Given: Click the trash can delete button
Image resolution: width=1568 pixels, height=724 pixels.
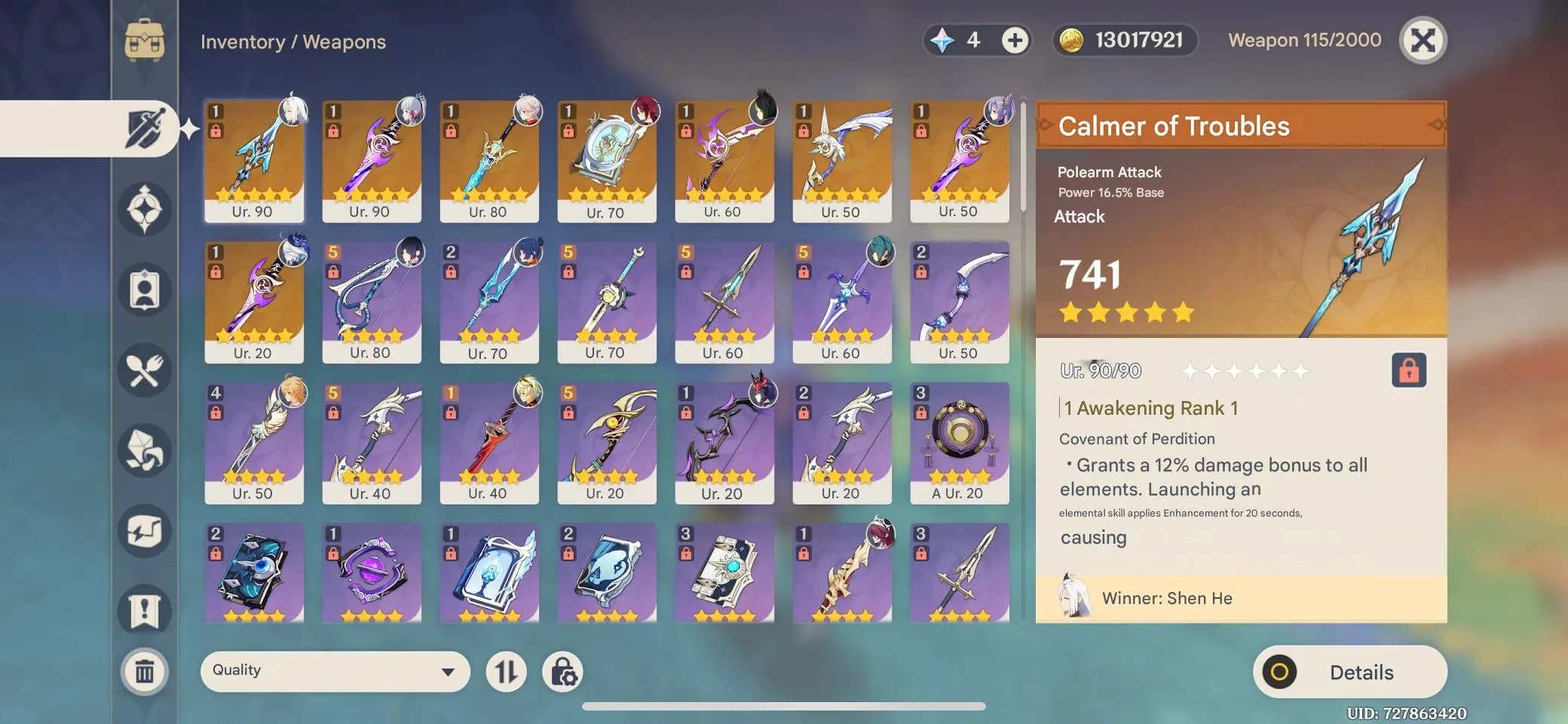Looking at the screenshot, I should (x=144, y=671).
